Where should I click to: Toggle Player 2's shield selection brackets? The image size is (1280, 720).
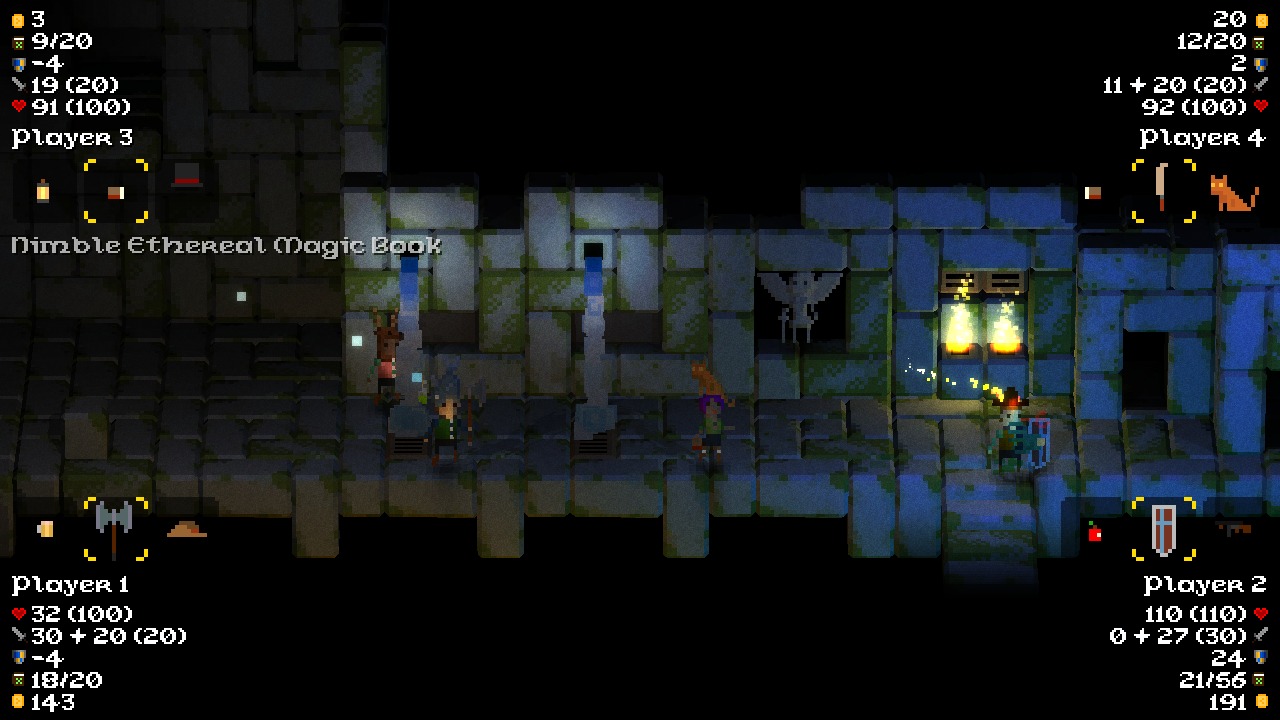1161,528
